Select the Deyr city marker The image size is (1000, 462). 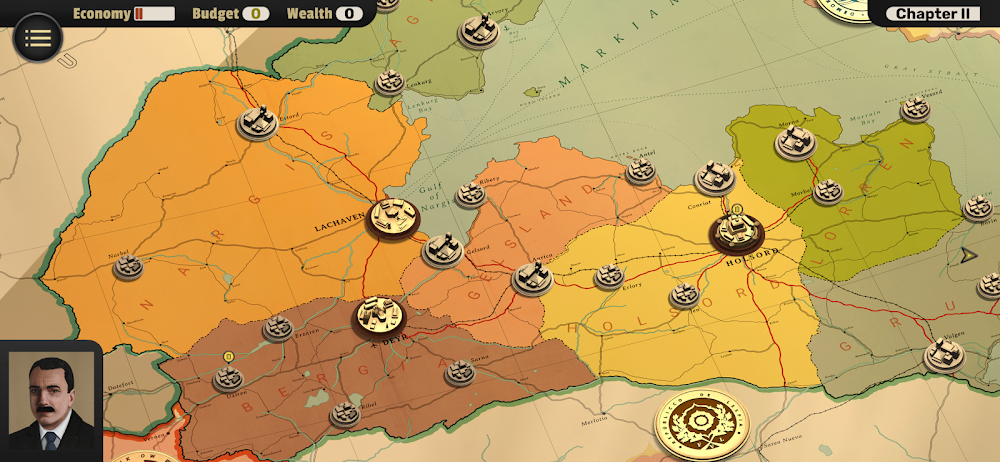(378, 314)
